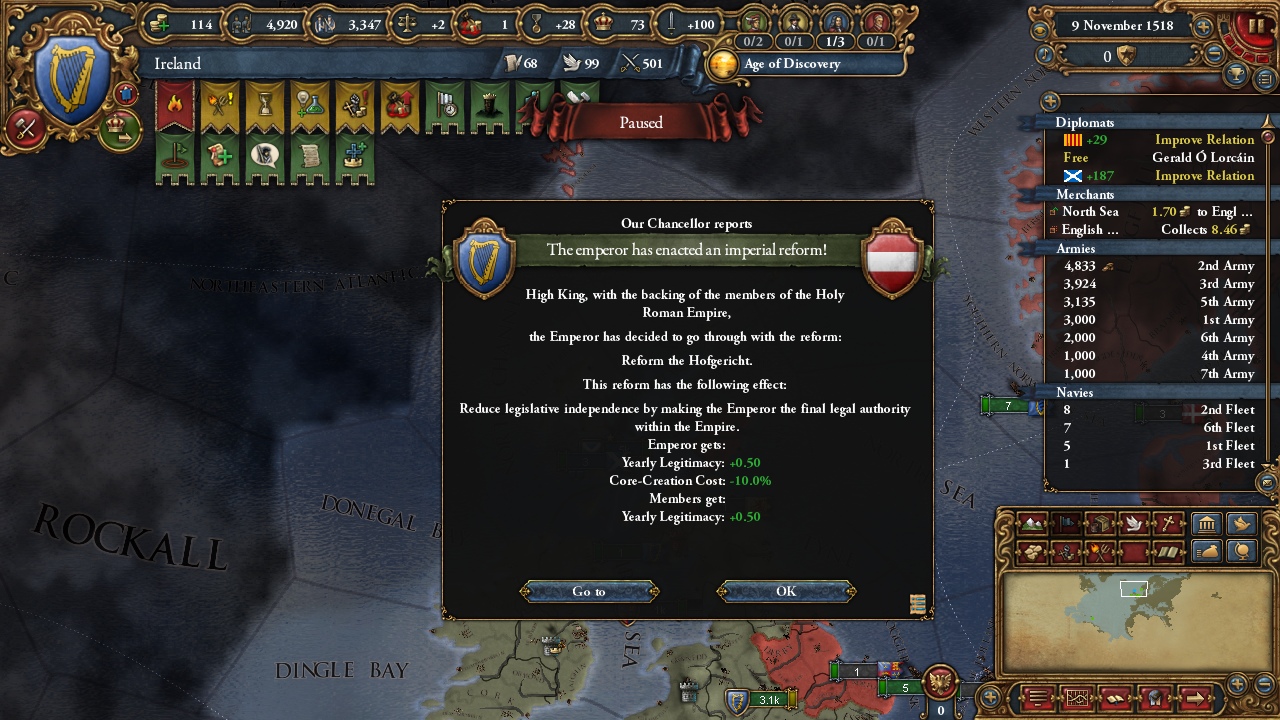1280x720 pixels.
Task: Toggle the game pause button
Action: pyautogui.click(x=1255, y=27)
